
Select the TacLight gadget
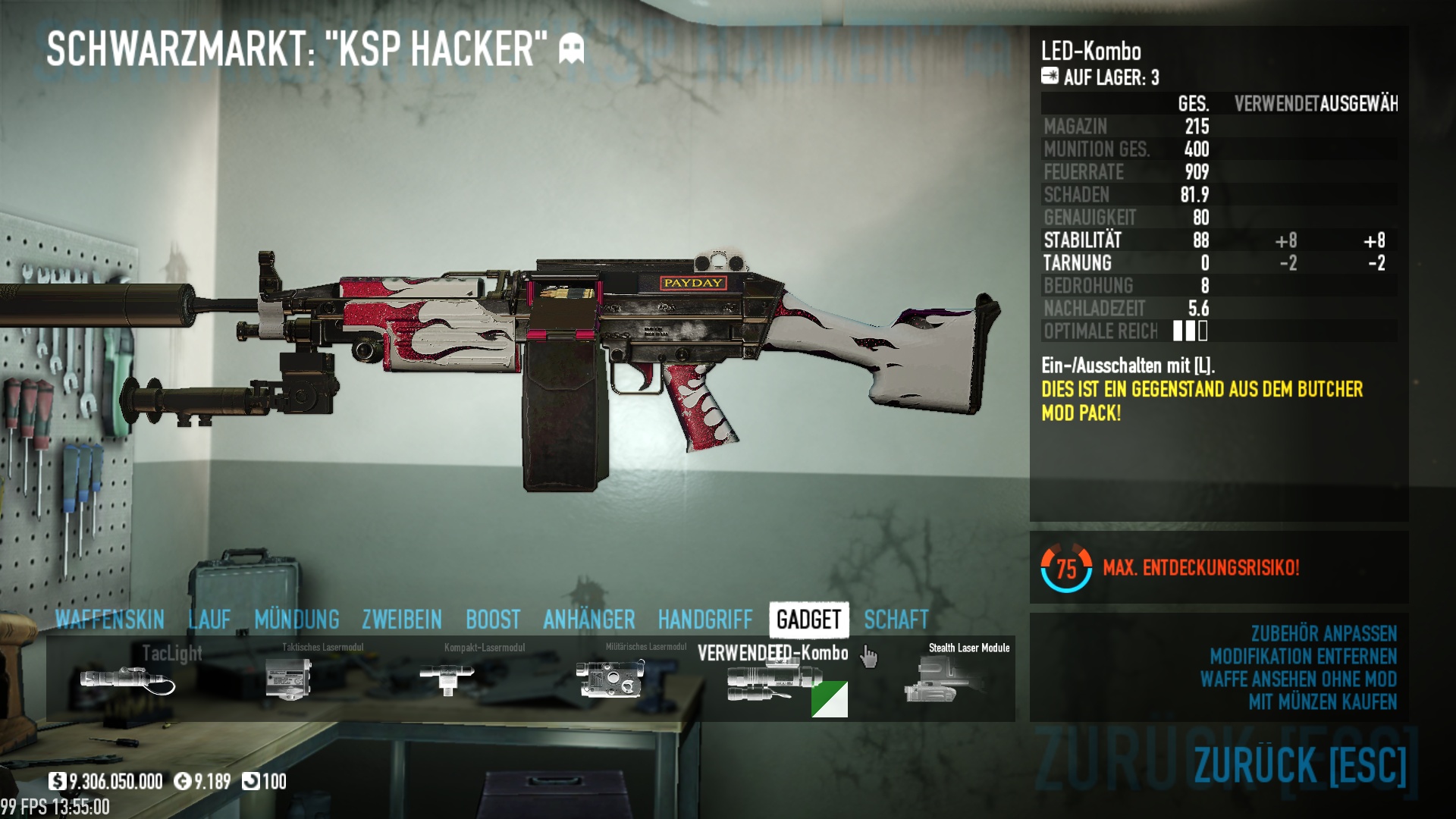click(127, 679)
